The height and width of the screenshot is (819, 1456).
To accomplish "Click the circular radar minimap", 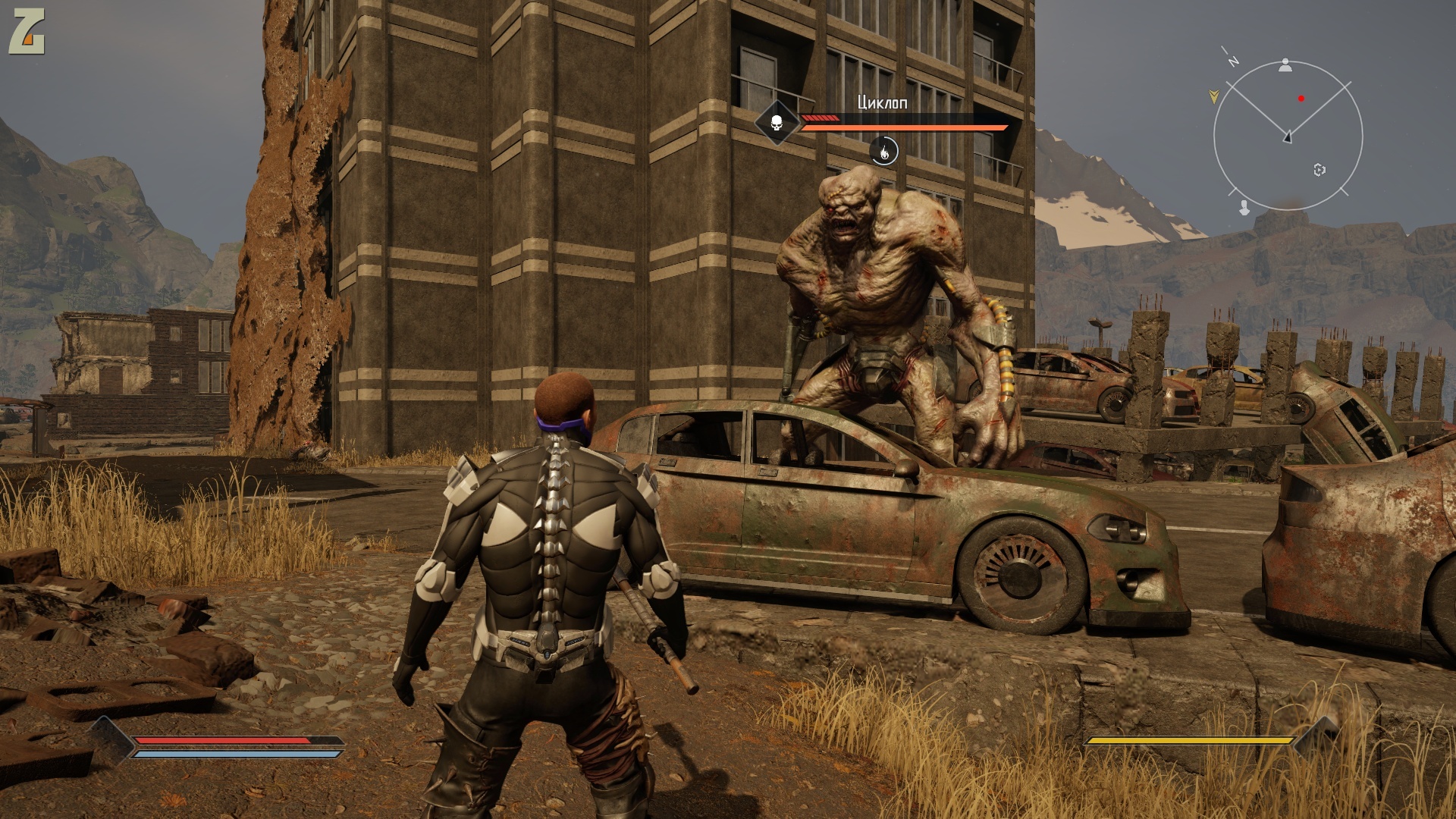I will 1288,136.
